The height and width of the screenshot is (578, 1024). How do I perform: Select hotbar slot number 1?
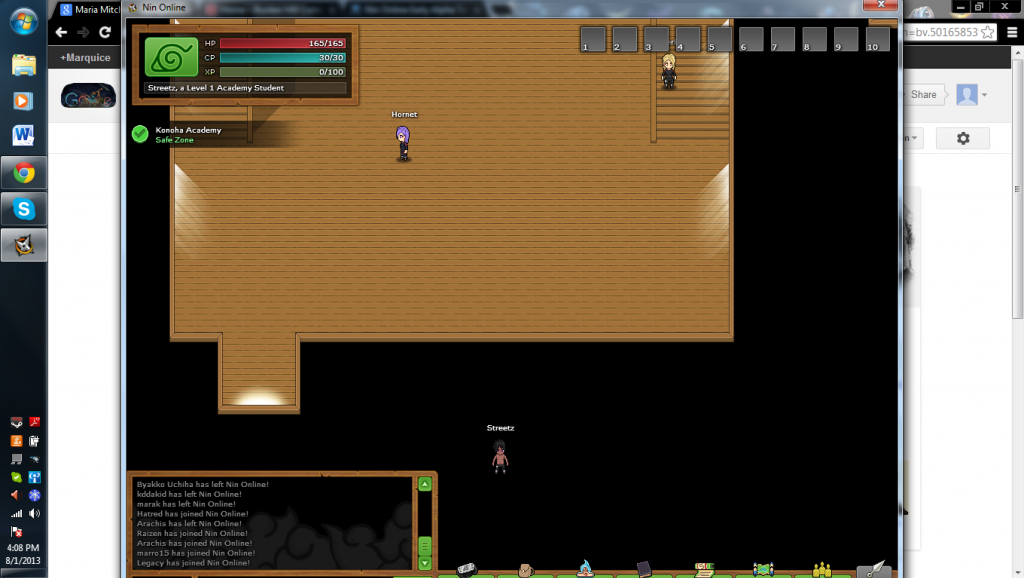tap(593, 40)
